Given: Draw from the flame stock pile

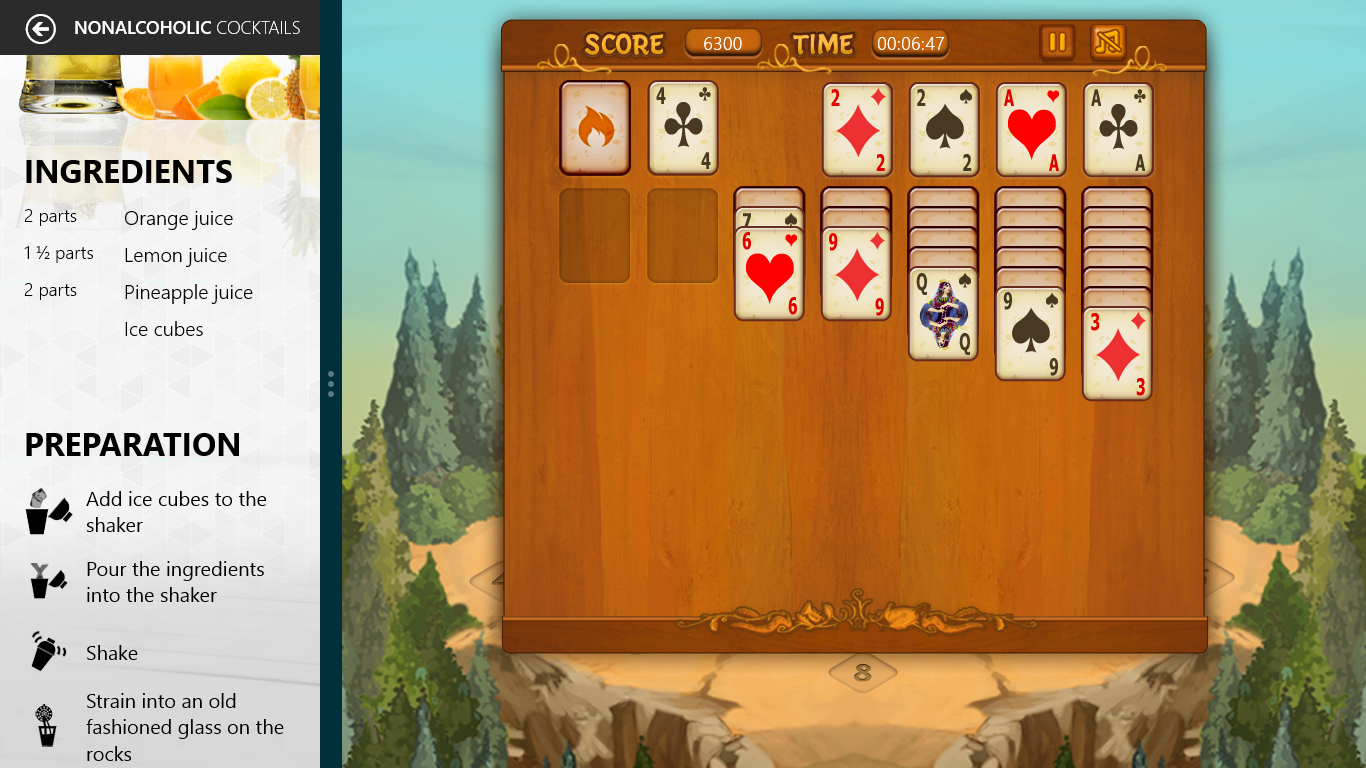Looking at the screenshot, I should 595,128.
